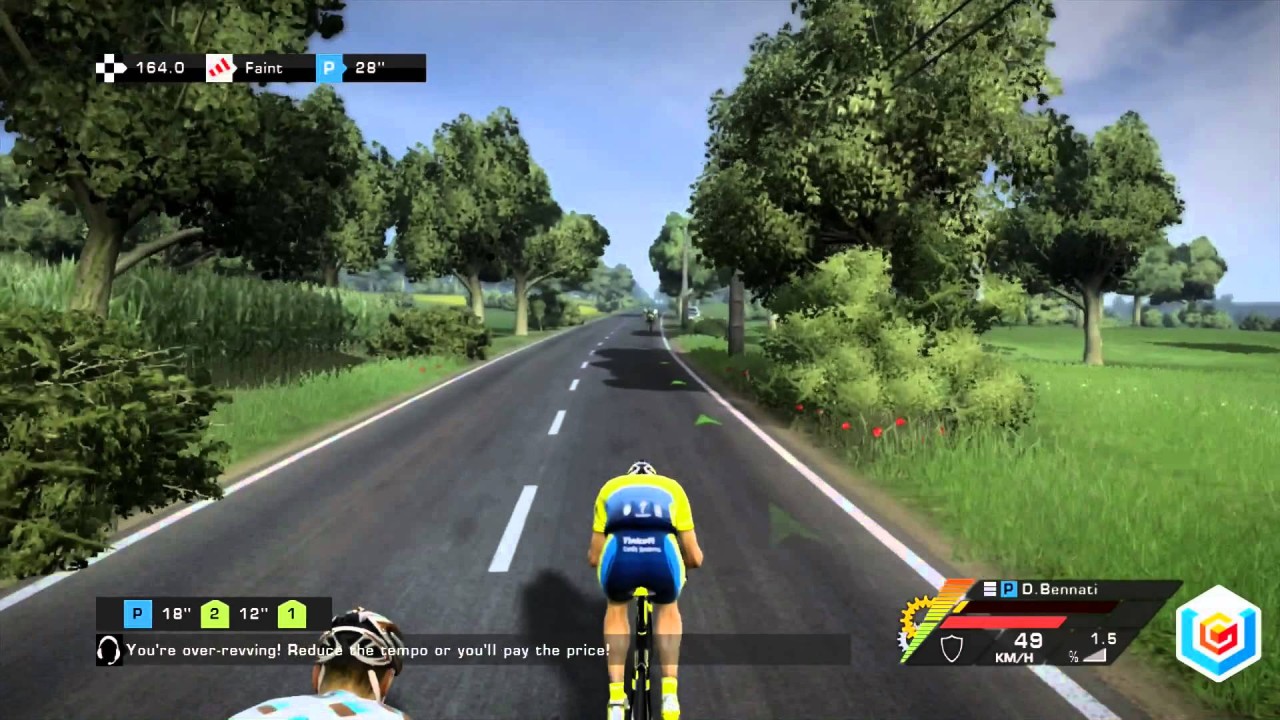
Task: Click the green group 2 marker
Action: [x=215, y=614]
